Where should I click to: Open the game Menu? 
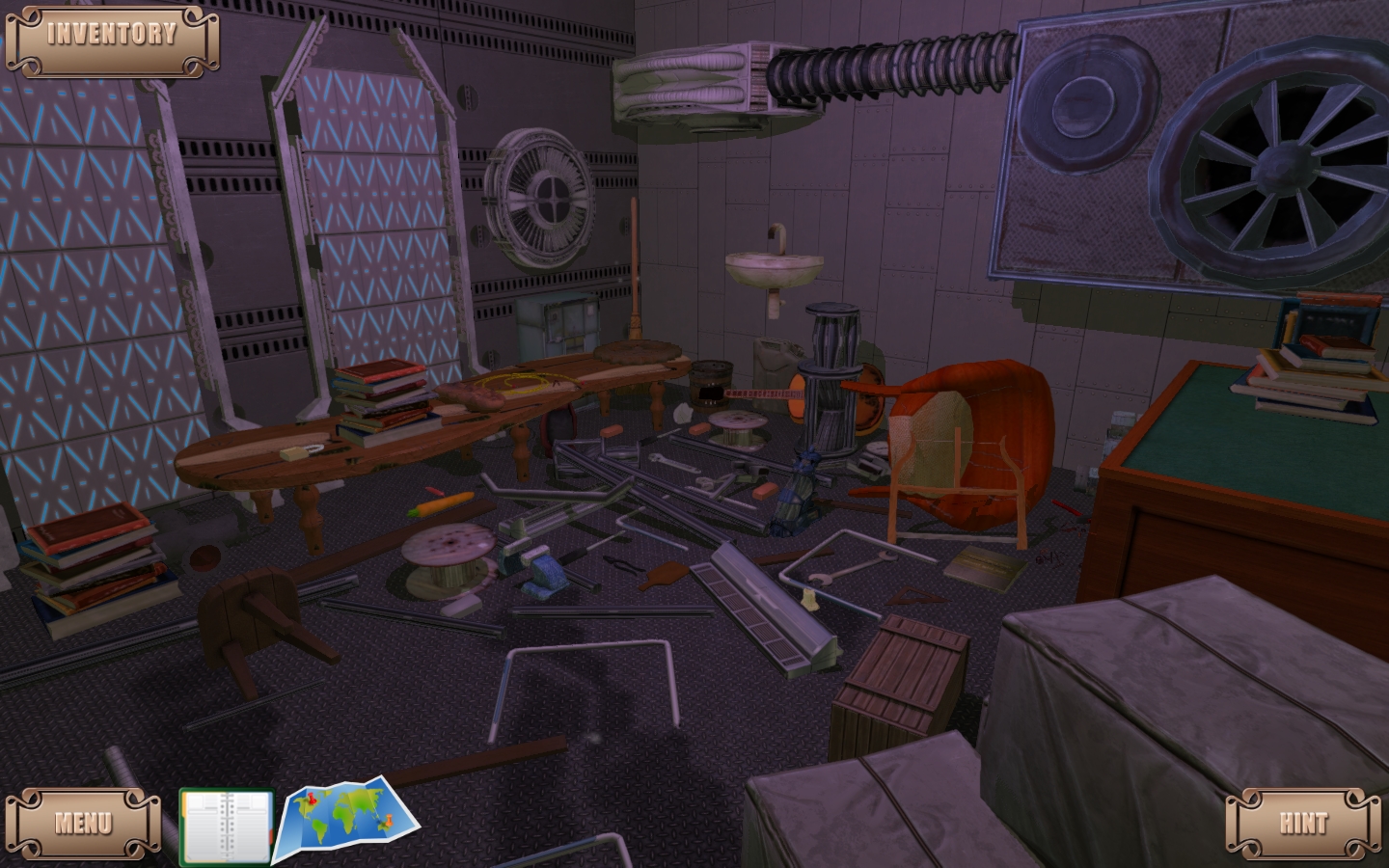(83, 822)
